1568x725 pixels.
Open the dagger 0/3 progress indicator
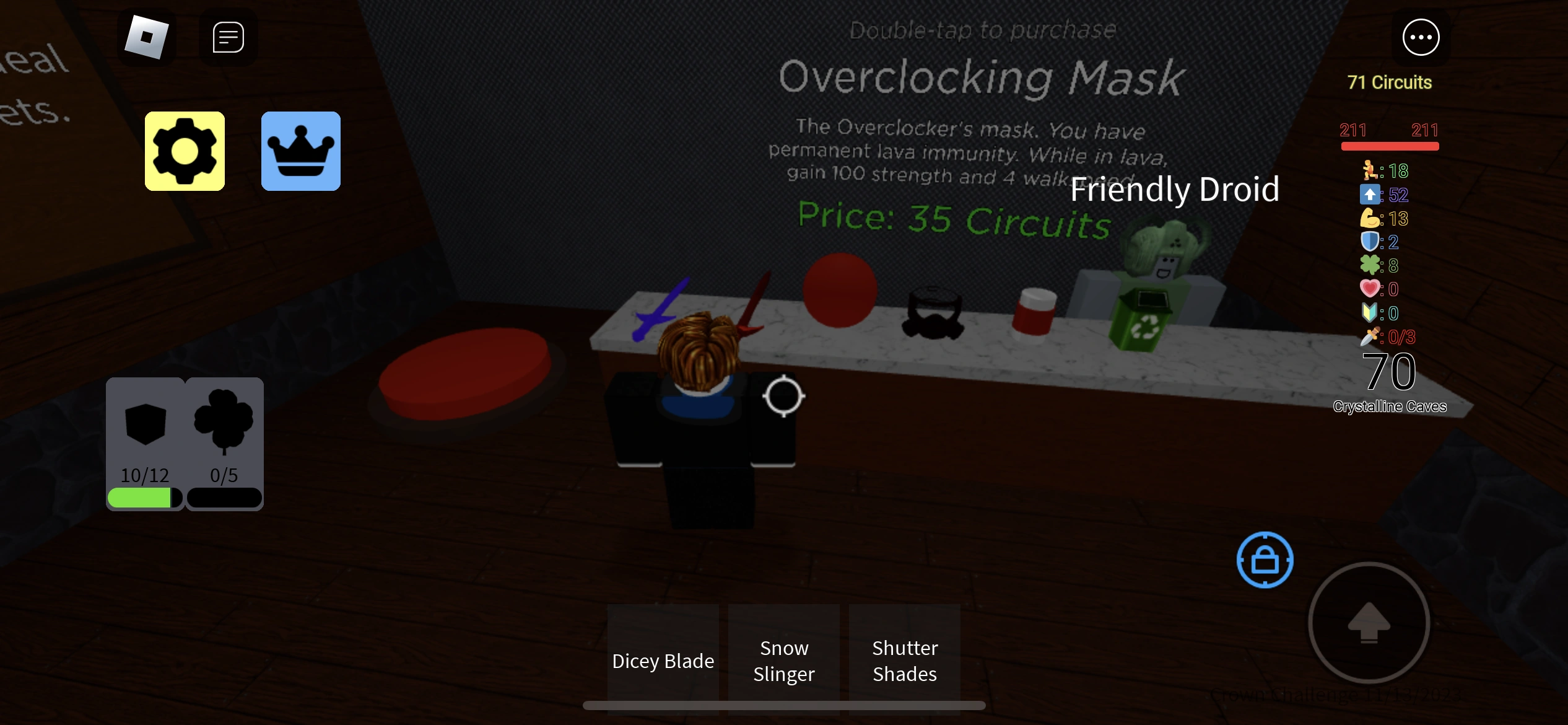(1370, 336)
